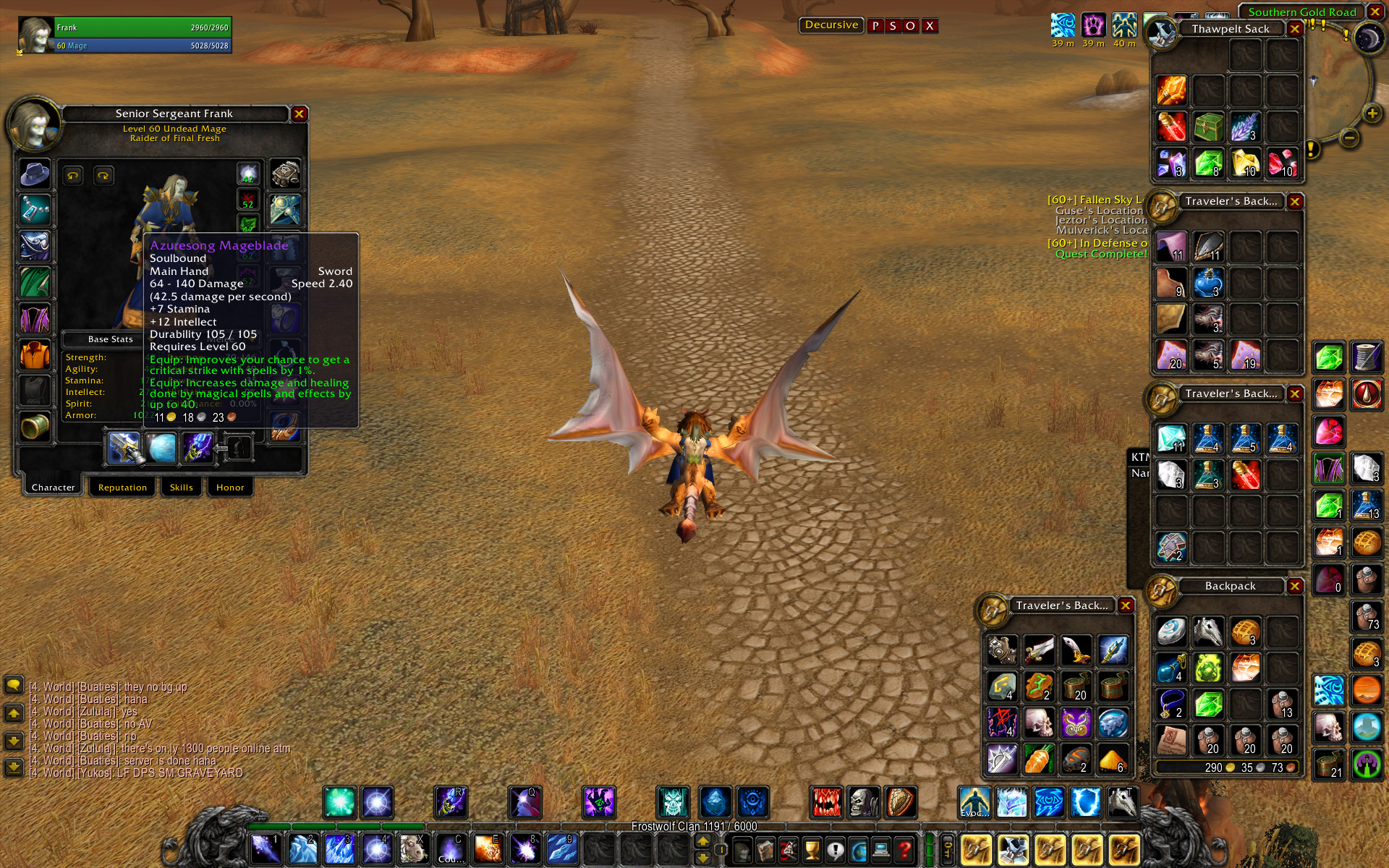Click the equipped fedora hat head slot
Image resolution: width=1389 pixels, height=868 pixels.
click(35, 174)
